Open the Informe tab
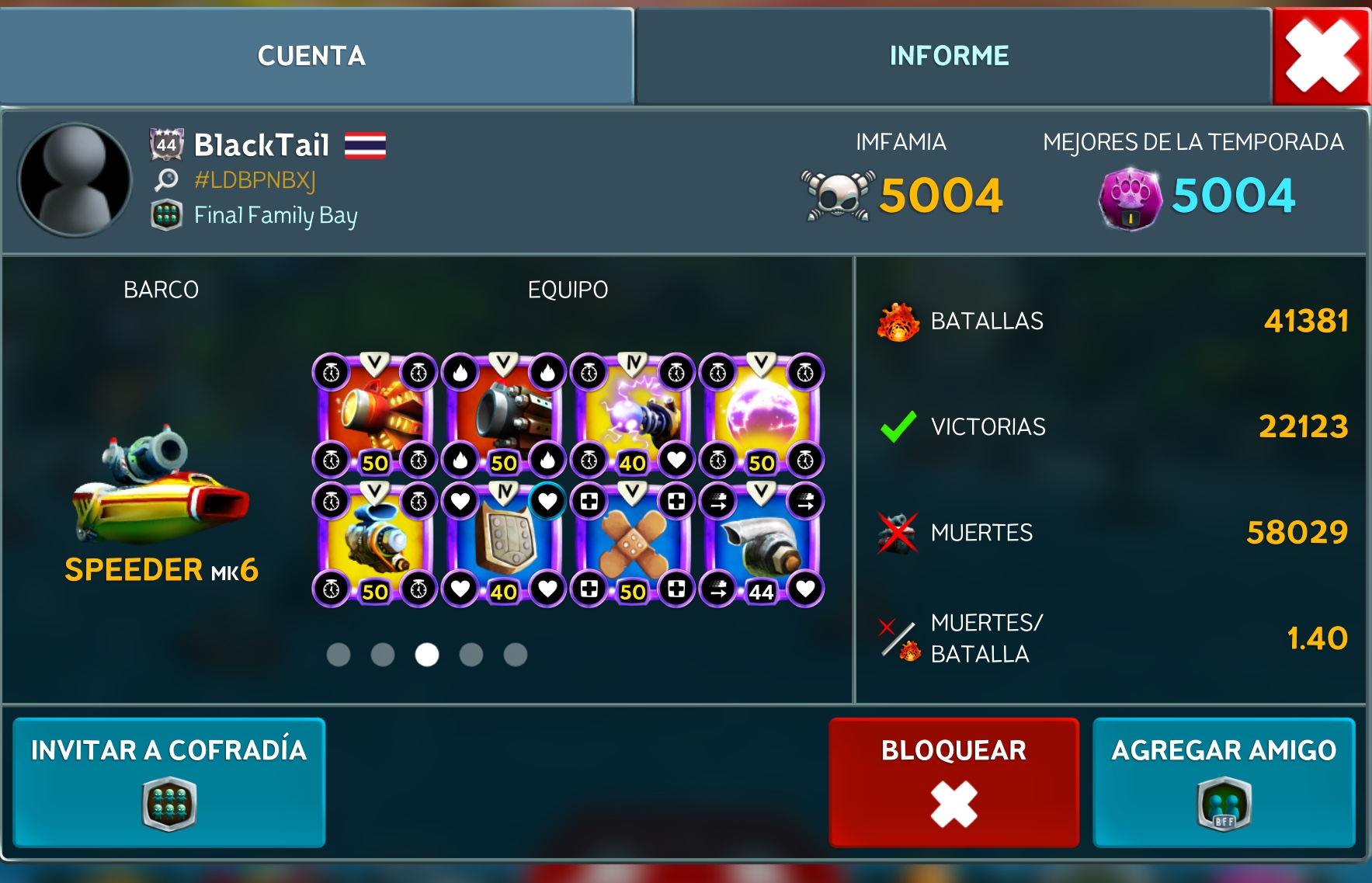This screenshot has width=1372, height=883. click(x=949, y=56)
